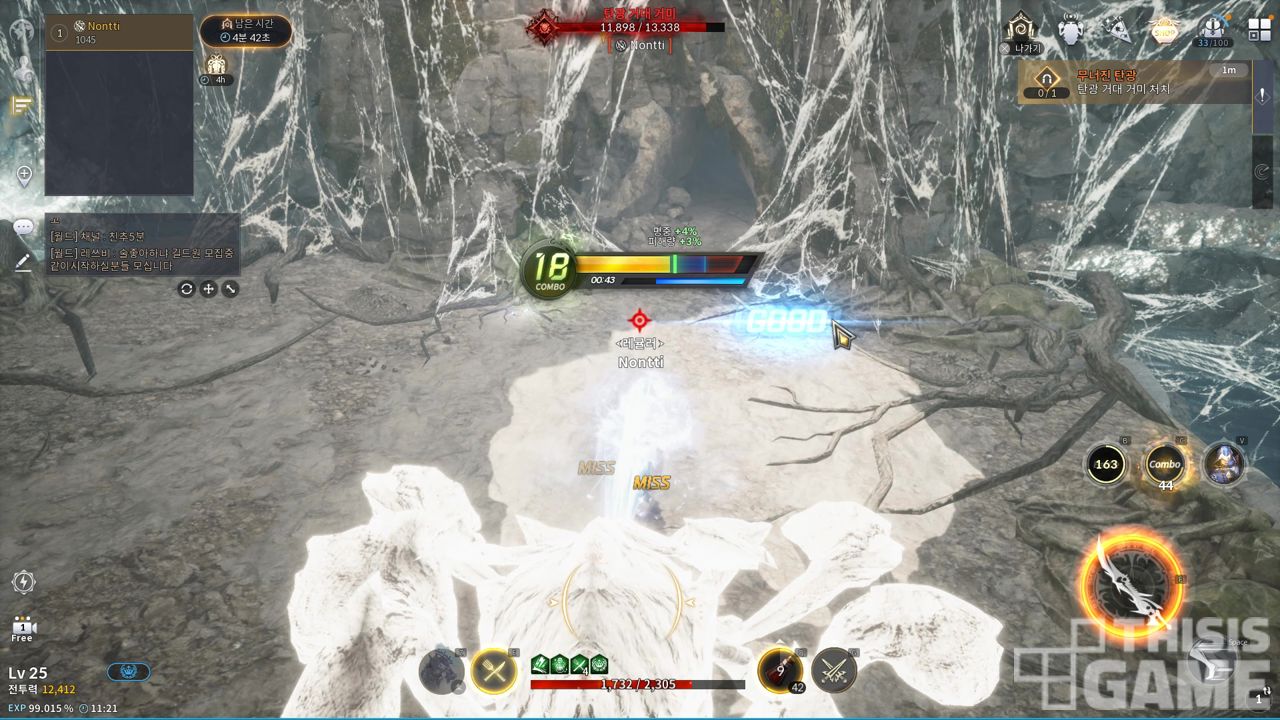
Task: Click the pencil chat input icon
Action: click(x=23, y=262)
